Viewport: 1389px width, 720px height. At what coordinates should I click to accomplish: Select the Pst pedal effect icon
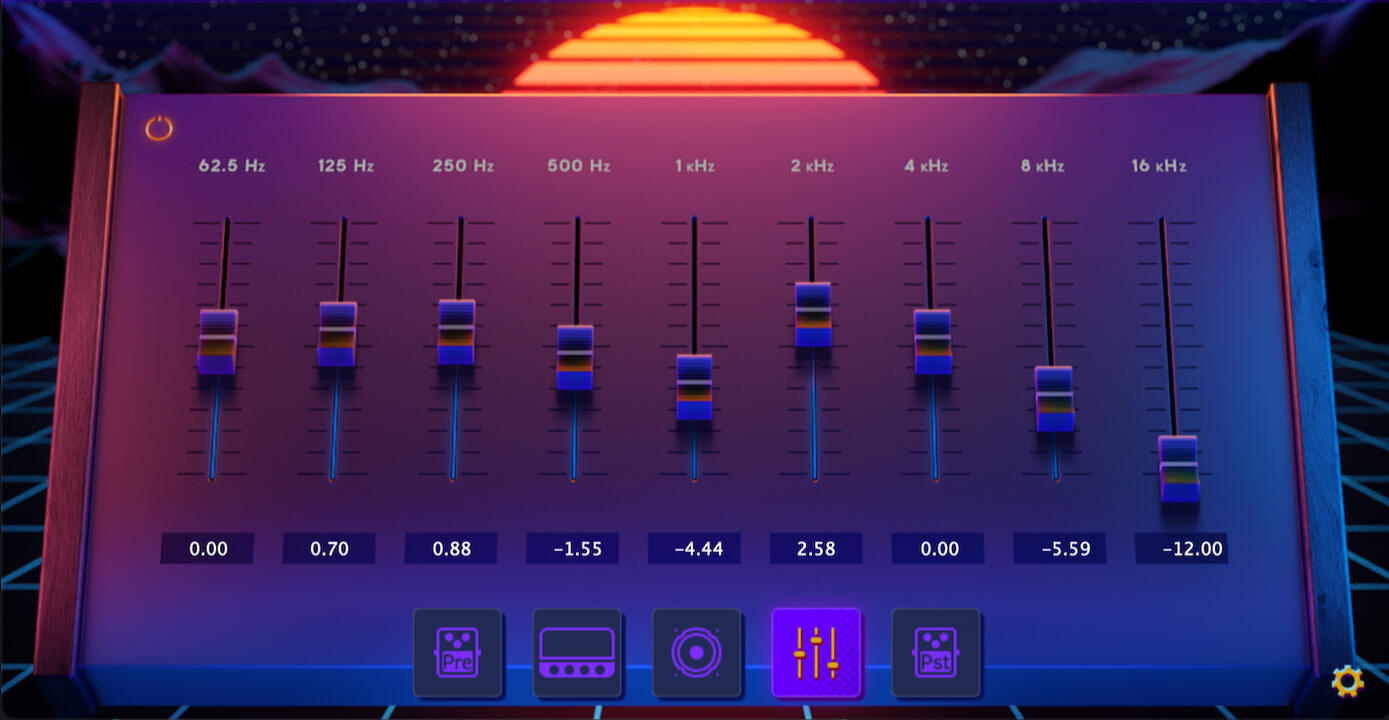tap(936, 653)
